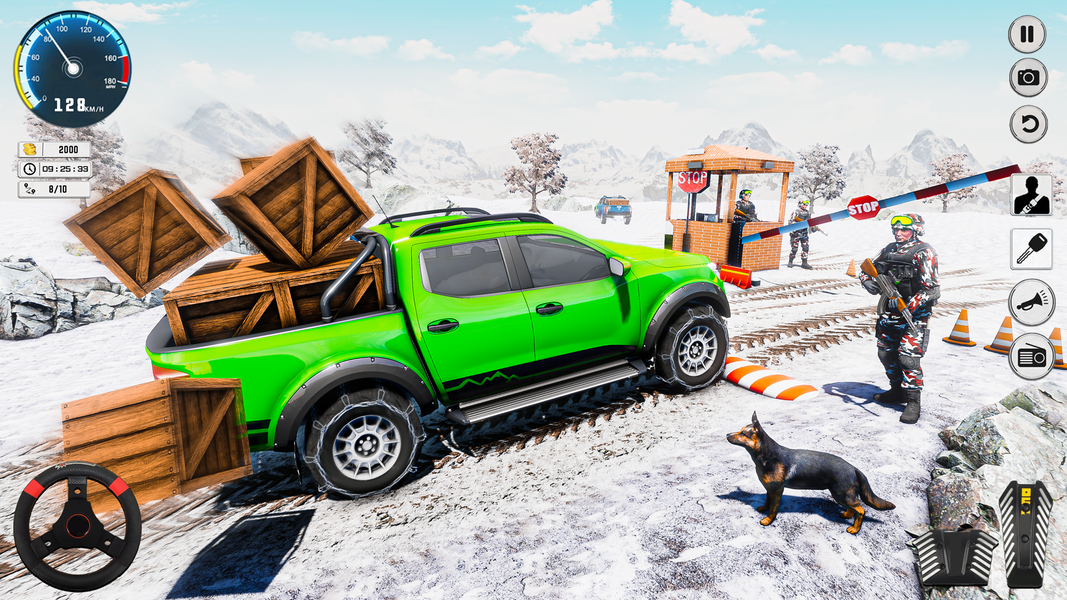Fasten the seat belt
1067x600 pixels.
click(x=1030, y=195)
